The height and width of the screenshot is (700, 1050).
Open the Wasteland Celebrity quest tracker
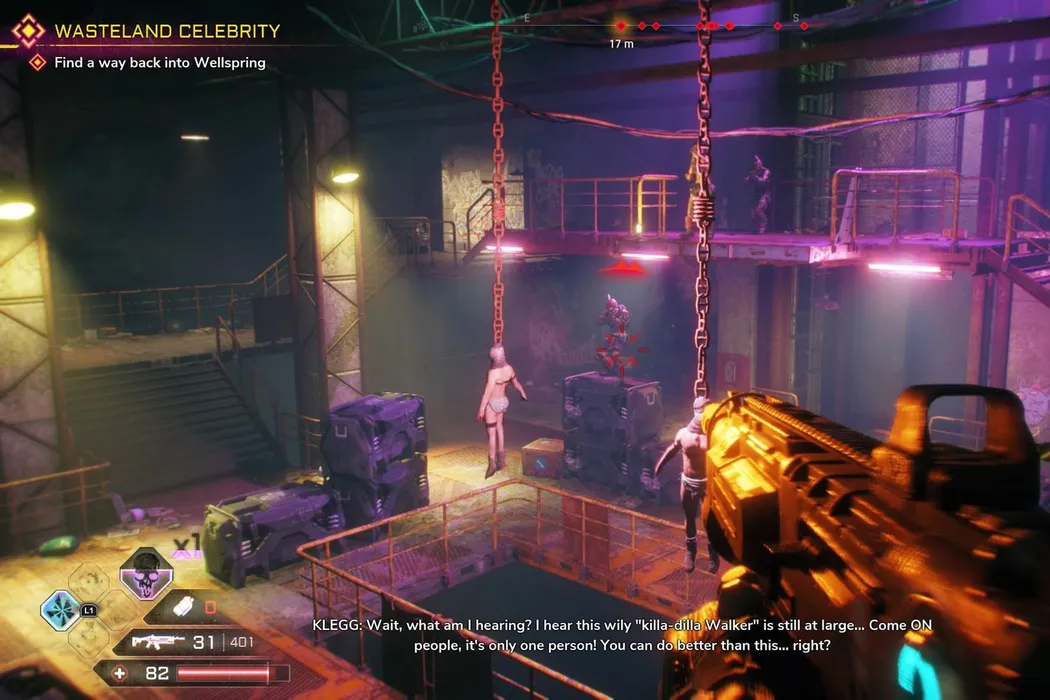click(166, 31)
